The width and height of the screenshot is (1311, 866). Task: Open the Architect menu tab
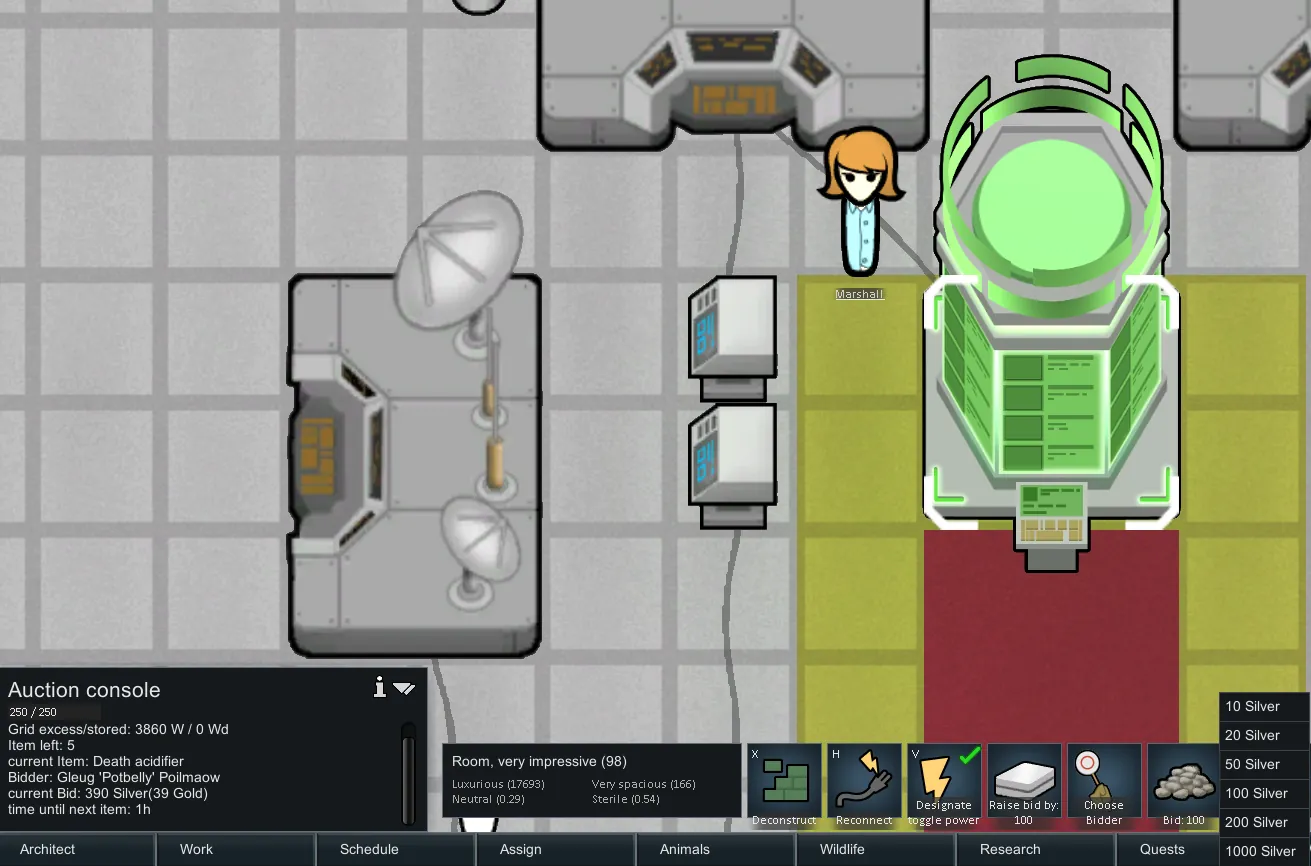point(48,849)
